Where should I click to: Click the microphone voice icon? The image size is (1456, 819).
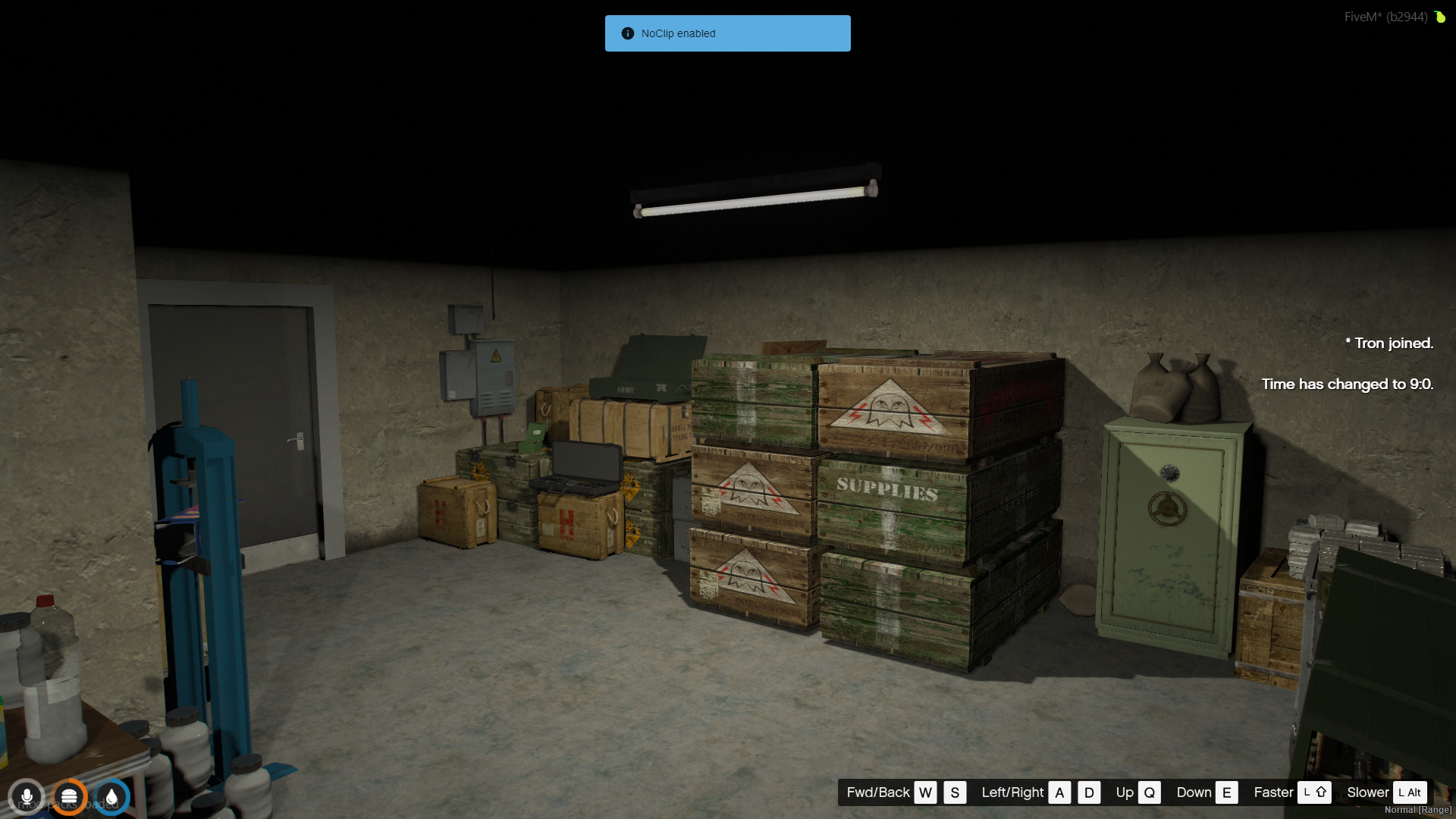tap(27, 797)
